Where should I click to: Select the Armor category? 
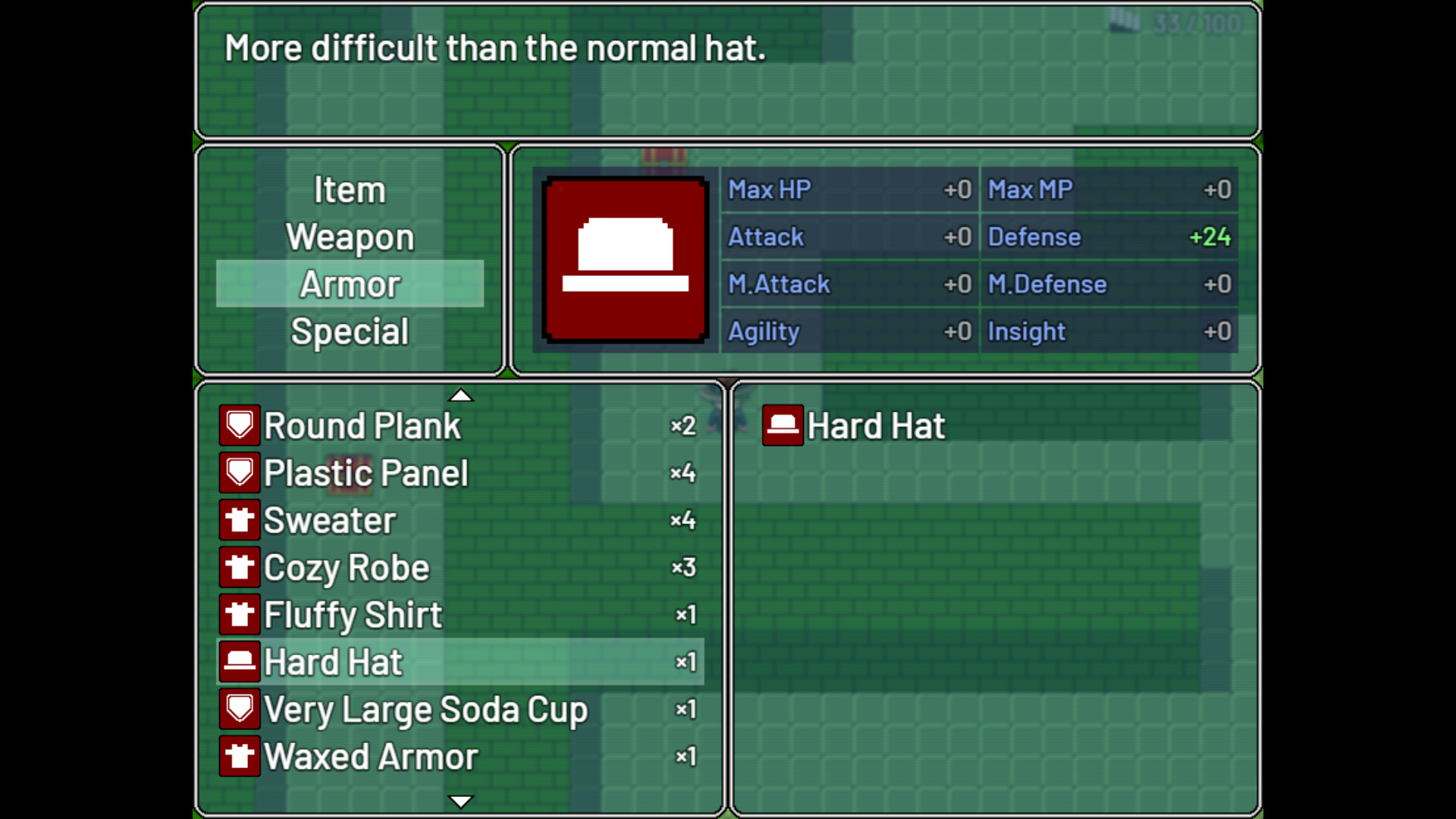pyautogui.click(x=350, y=284)
